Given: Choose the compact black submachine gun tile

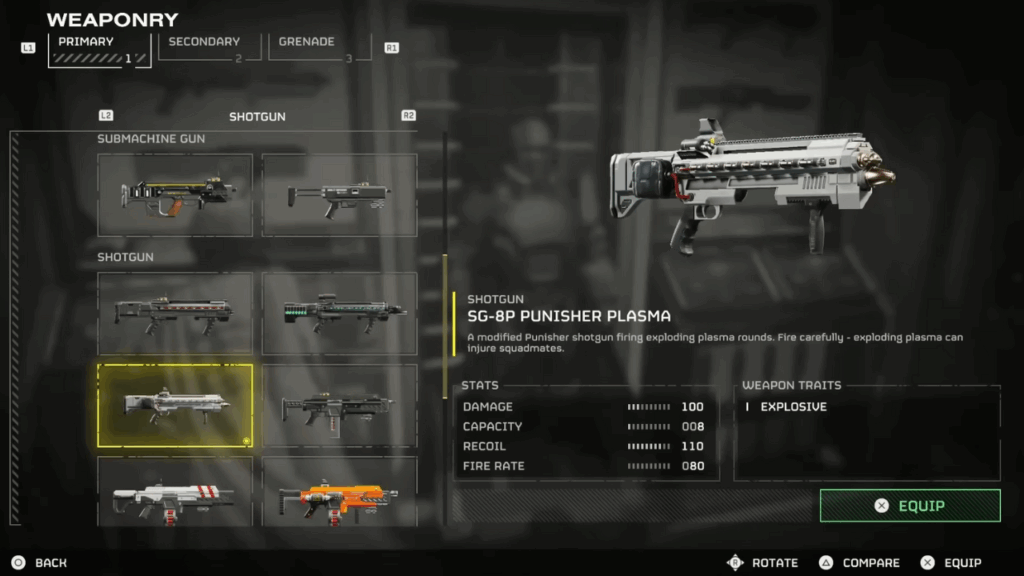Looking at the screenshot, I should [339, 195].
